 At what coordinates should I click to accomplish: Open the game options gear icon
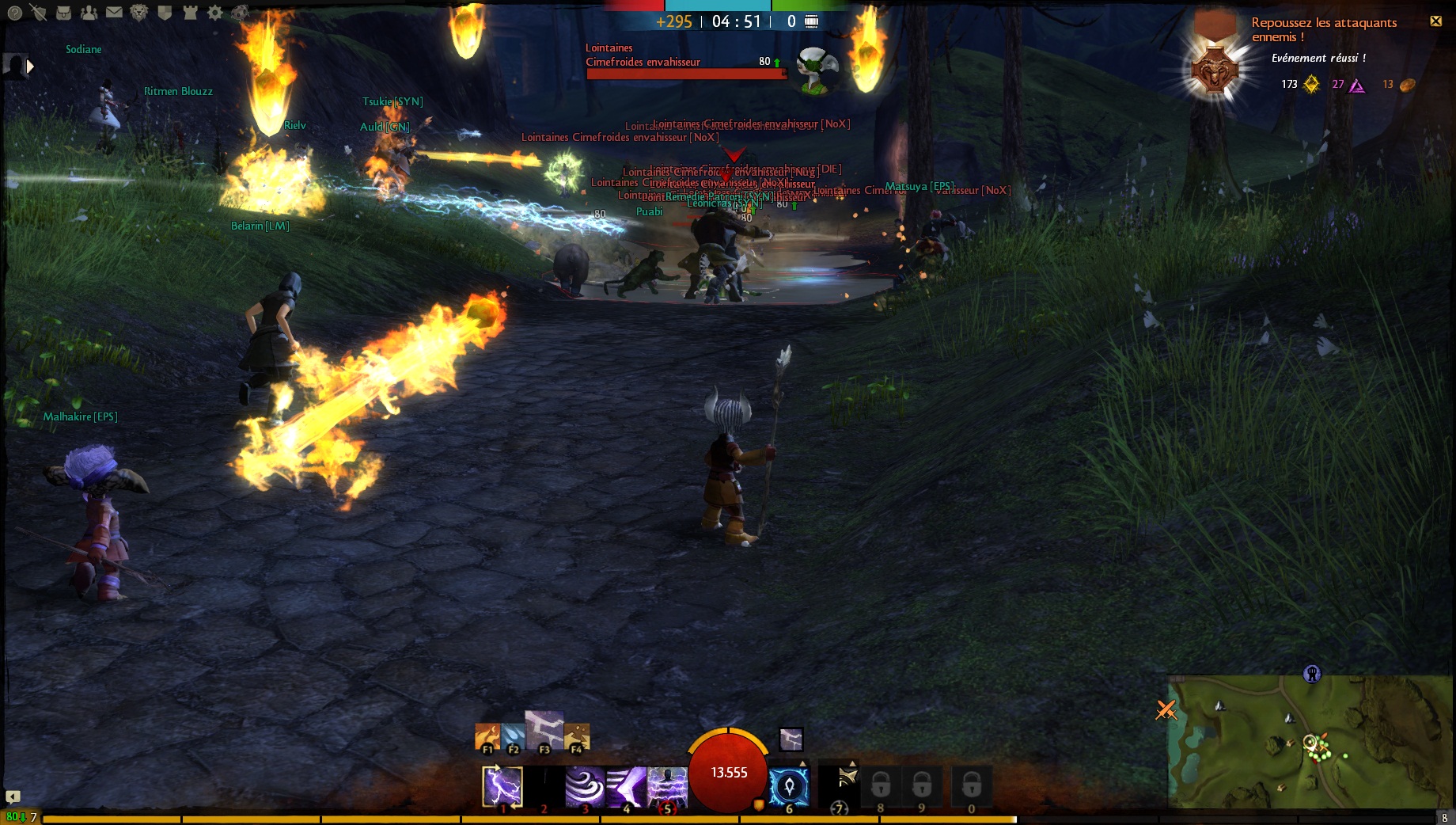point(214,13)
